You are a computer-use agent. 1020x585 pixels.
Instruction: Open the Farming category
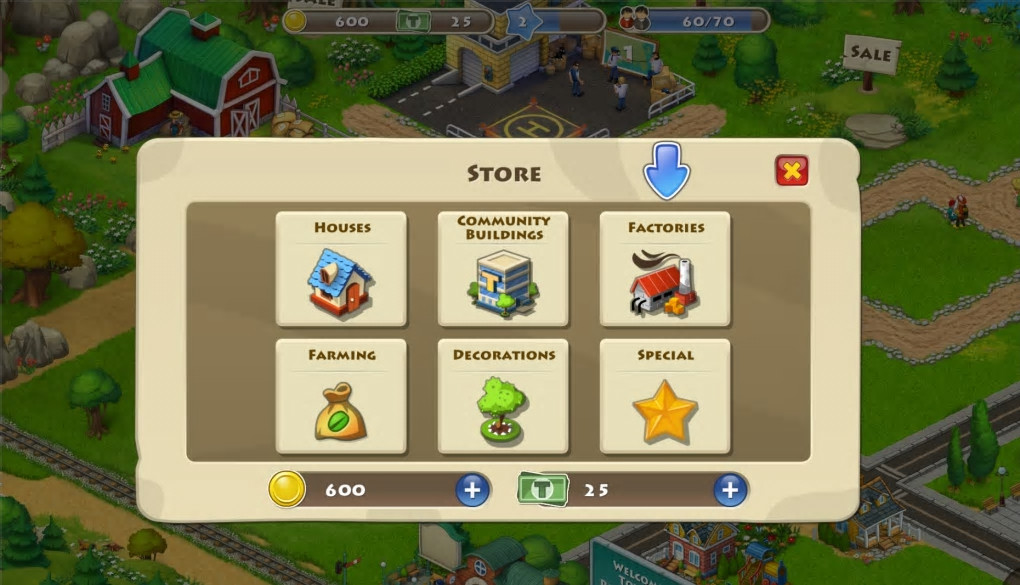pos(341,397)
